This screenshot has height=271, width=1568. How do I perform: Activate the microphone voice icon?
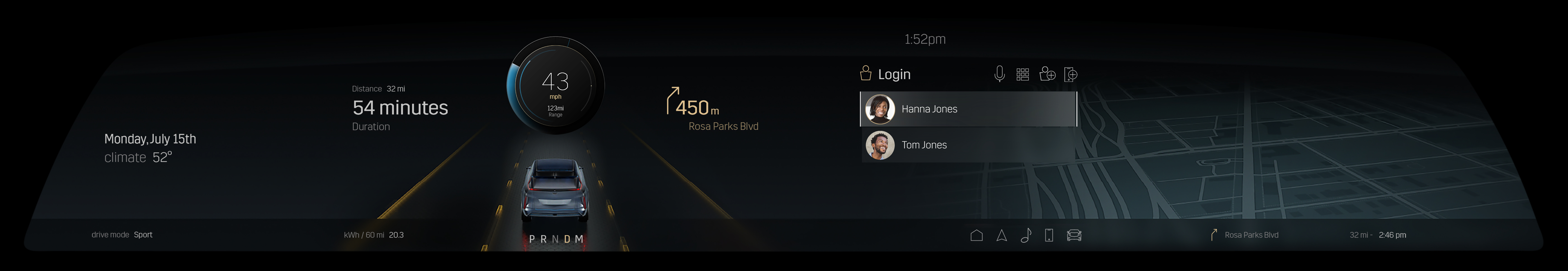pyautogui.click(x=999, y=74)
